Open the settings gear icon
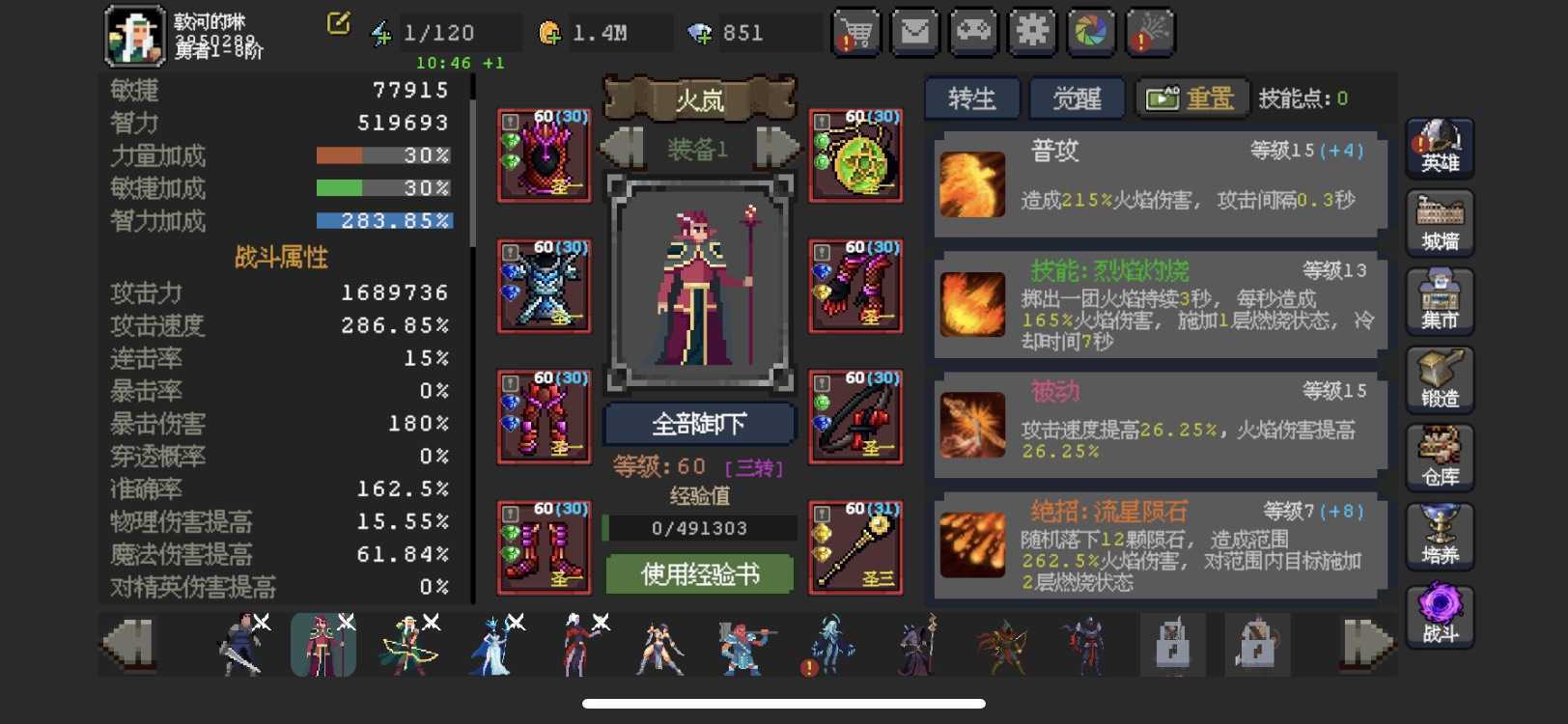The image size is (1568, 724). coord(1031,32)
